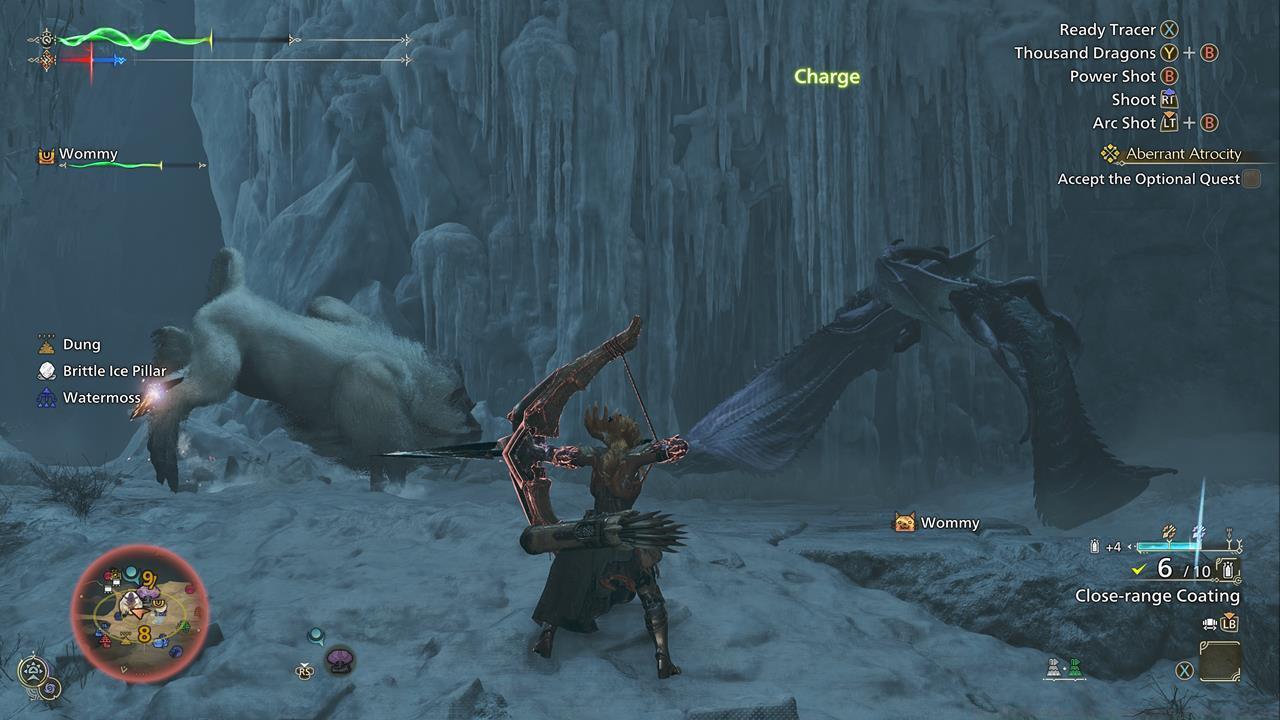Click the Close-range Coating bottle icon

tap(1228, 570)
